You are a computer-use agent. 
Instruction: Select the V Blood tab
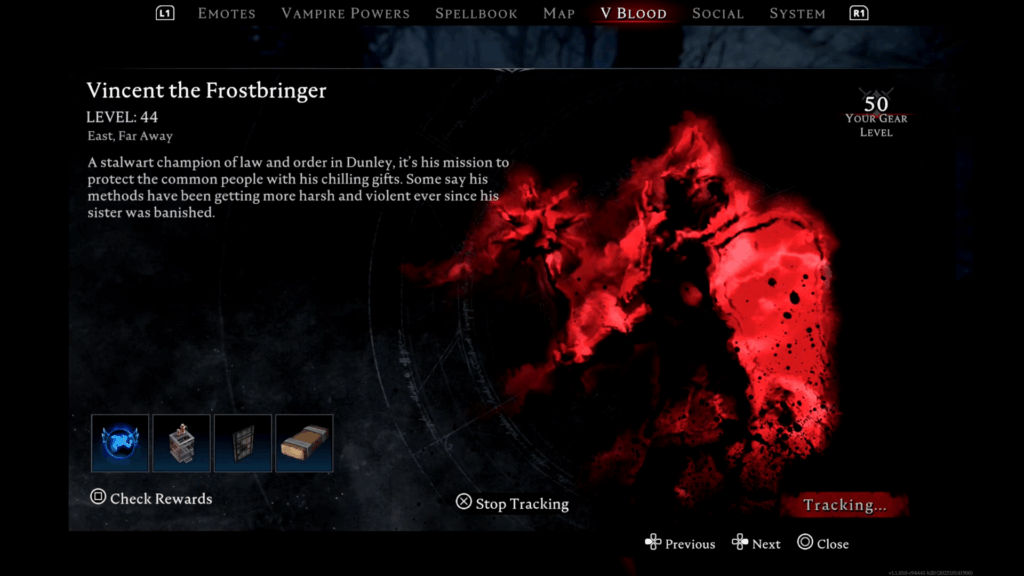[633, 14]
